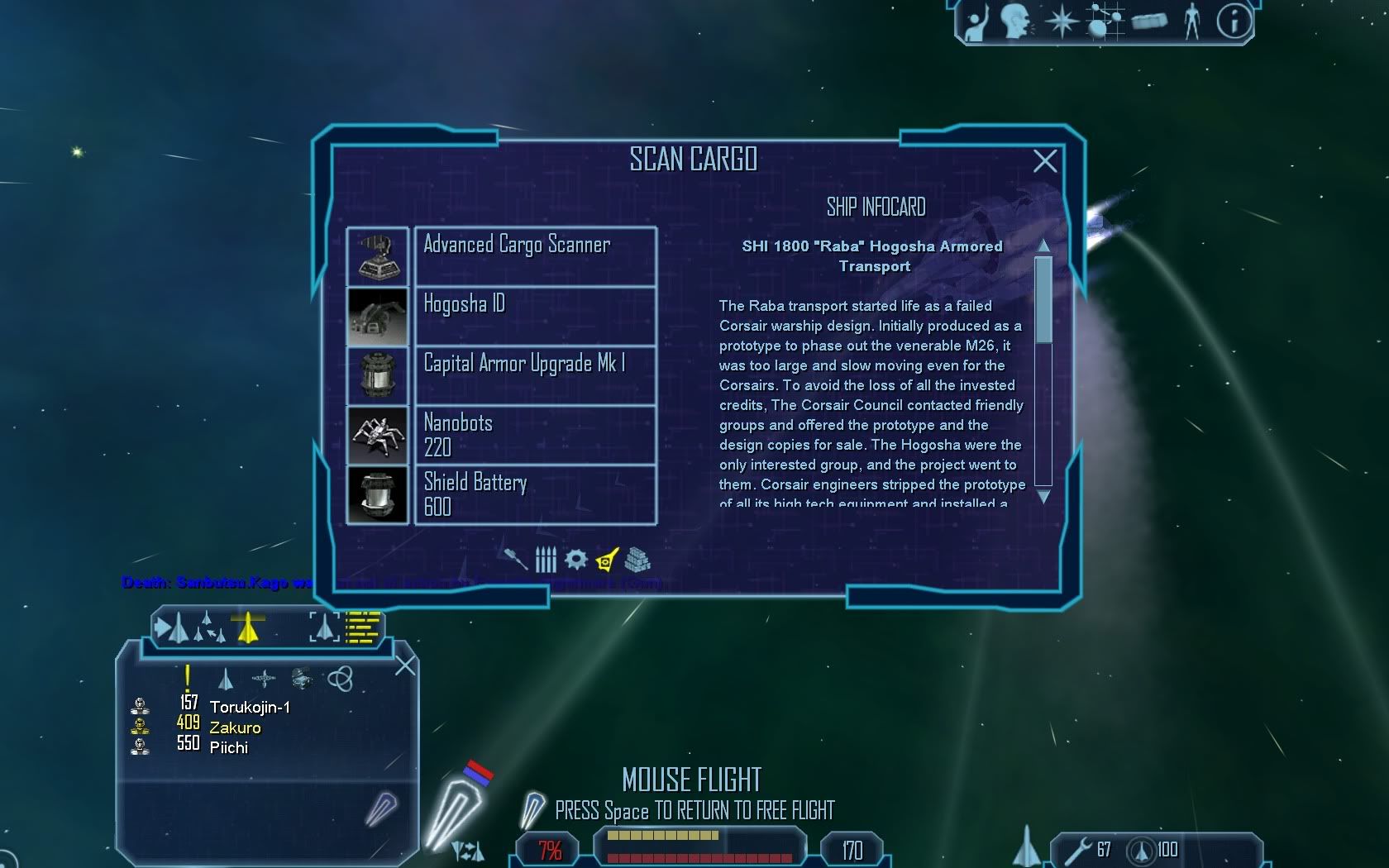Image resolution: width=1389 pixels, height=868 pixels.
Task: Select the Nanobots cargo entry
Action: pos(535,435)
